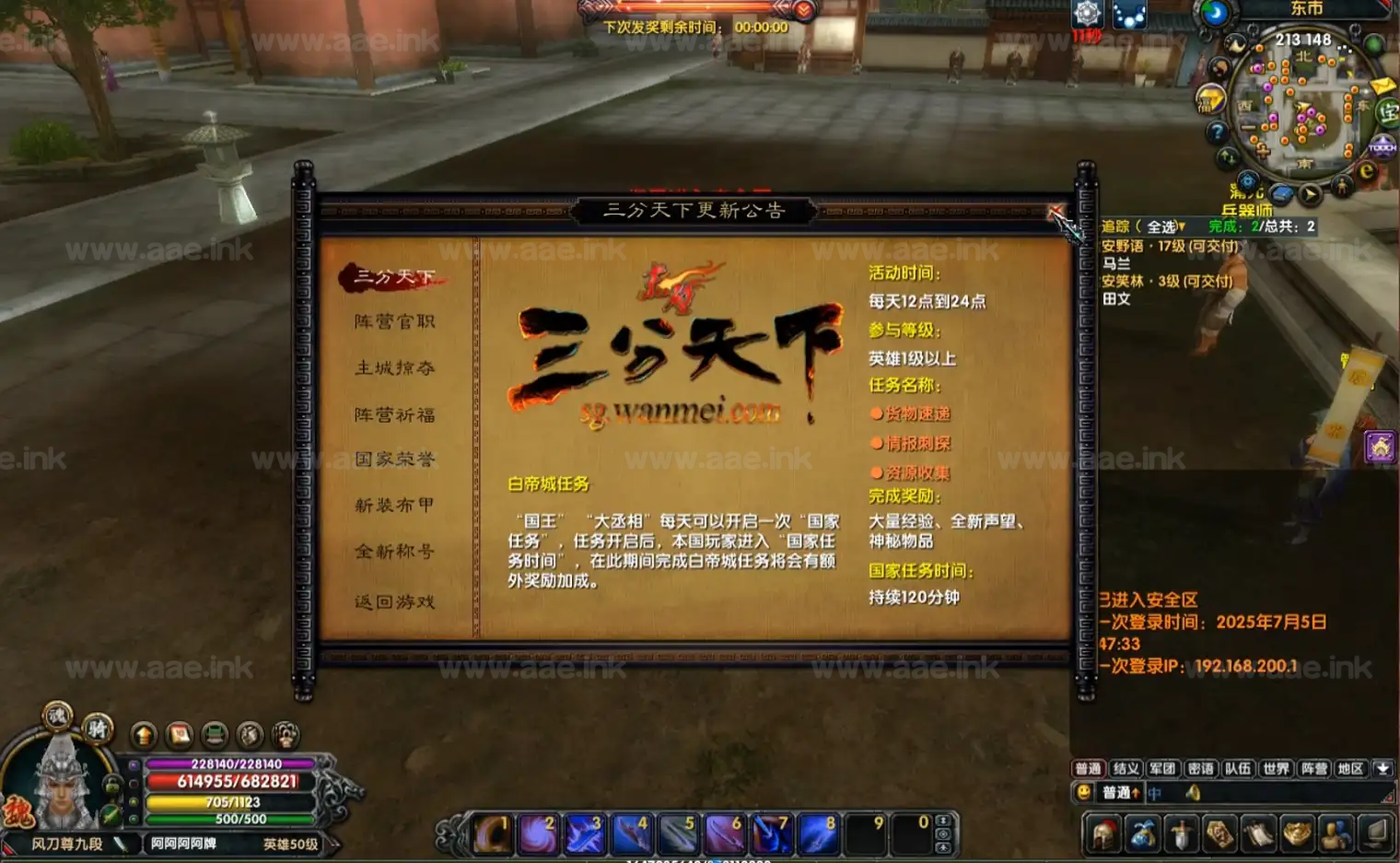
Task: Switch to the 世界 chat tab
Action: coord(1276,768)
